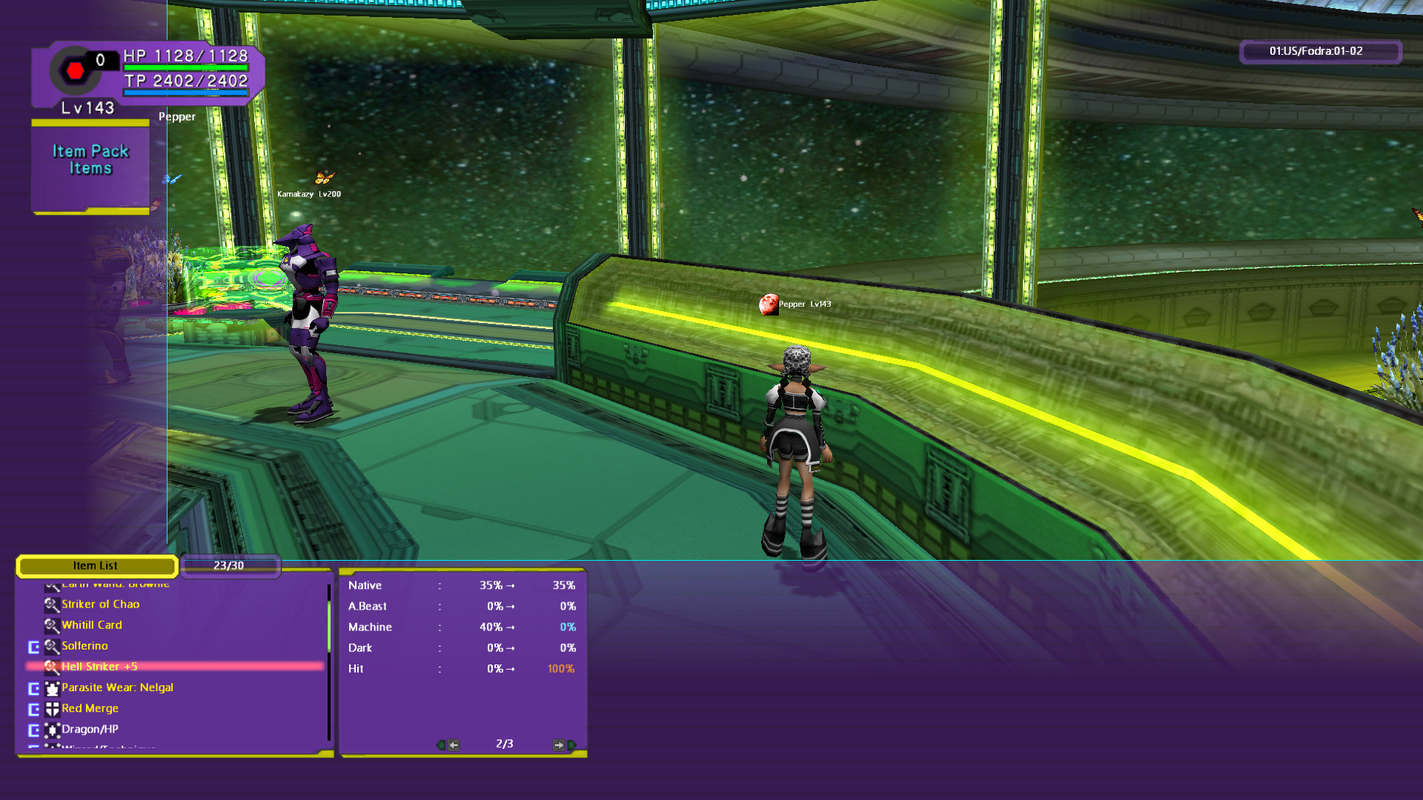
Task: Click the Item List header tab
Action: tap(96, 566)
